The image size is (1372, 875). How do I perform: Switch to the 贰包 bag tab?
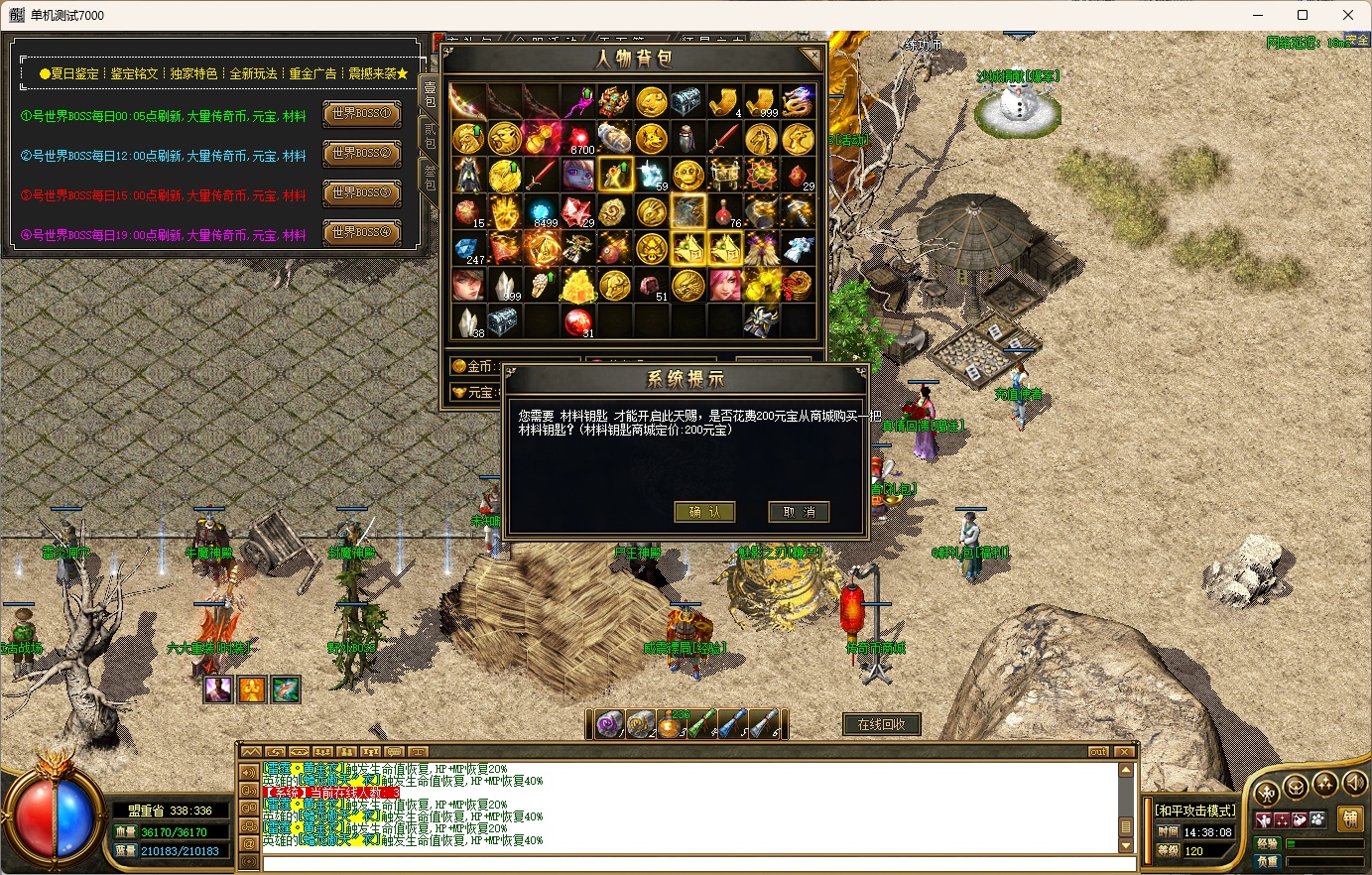tap(430, 136)
